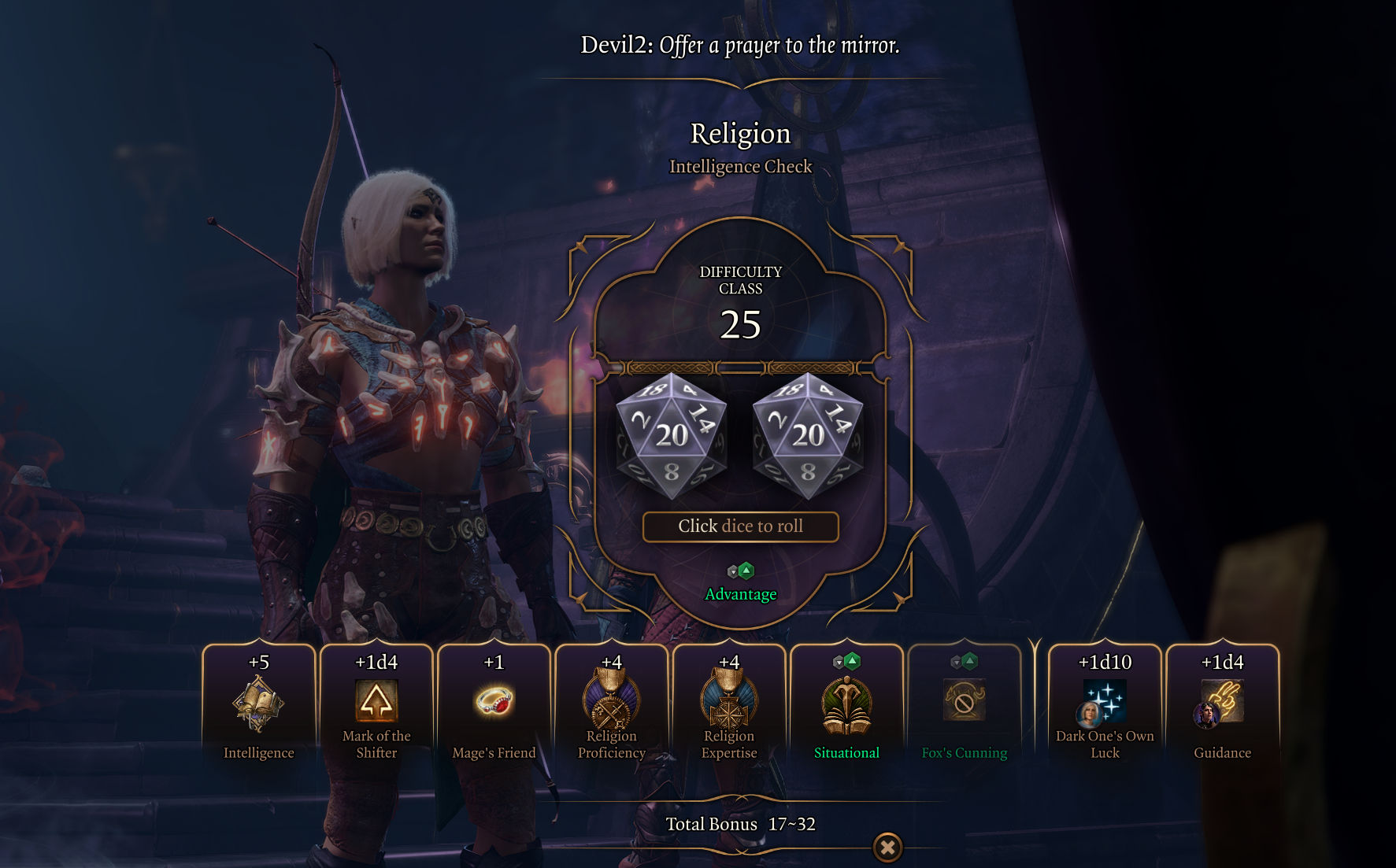
Task: Click the Religion Proficiency medal icon
Action: [612, 703]
